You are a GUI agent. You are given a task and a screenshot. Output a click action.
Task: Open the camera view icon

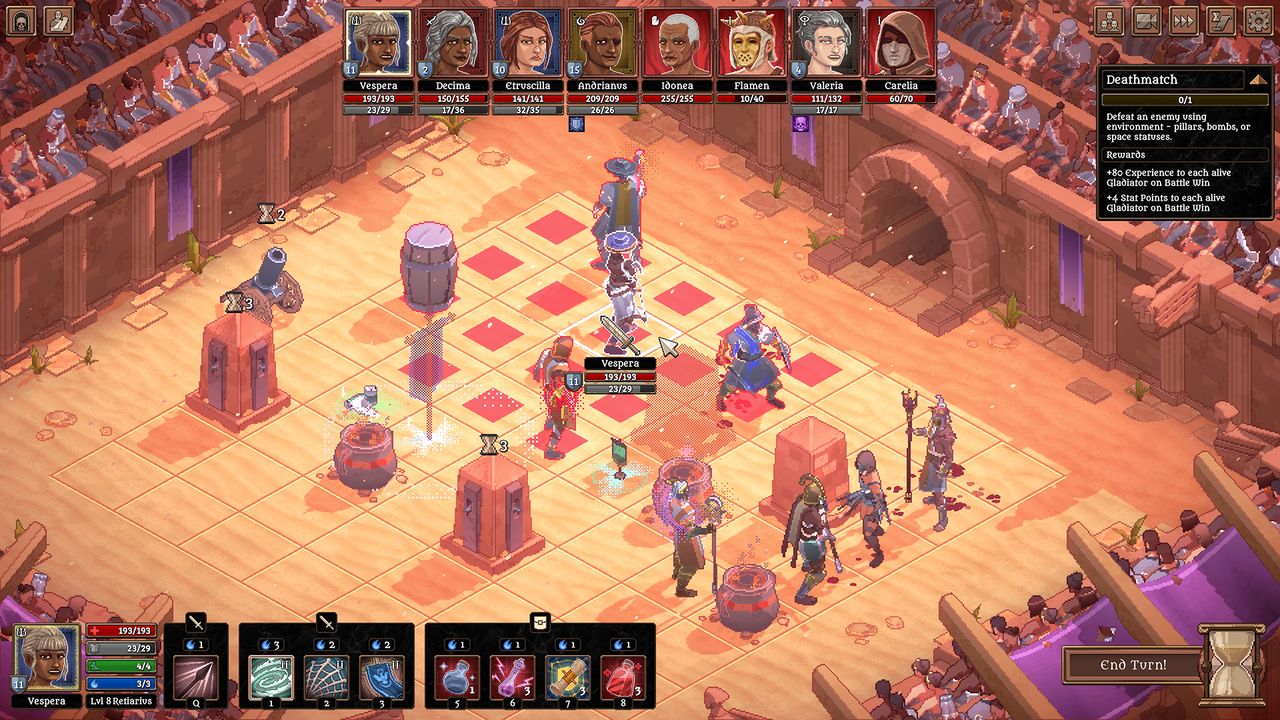tap(1146, 21)
